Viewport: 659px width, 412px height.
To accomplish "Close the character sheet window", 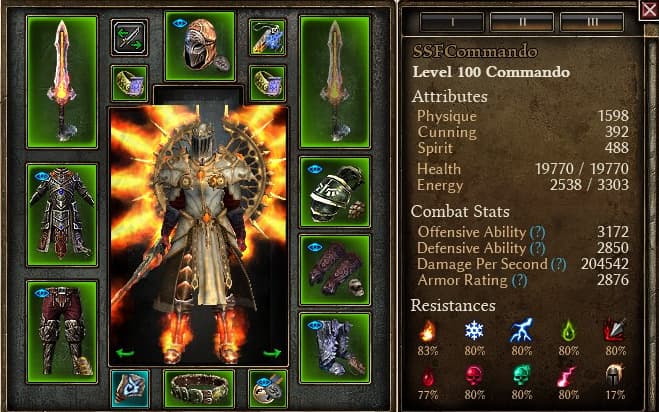I will (x=648, y=10).
